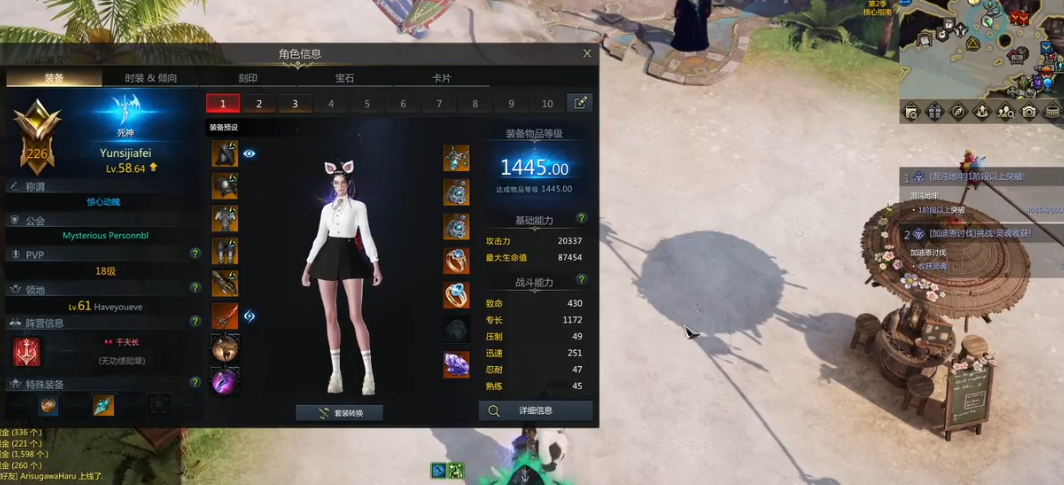Click the minimap
The height and width of the screenshot is (485, 1064).
click(x=980, y=45)
